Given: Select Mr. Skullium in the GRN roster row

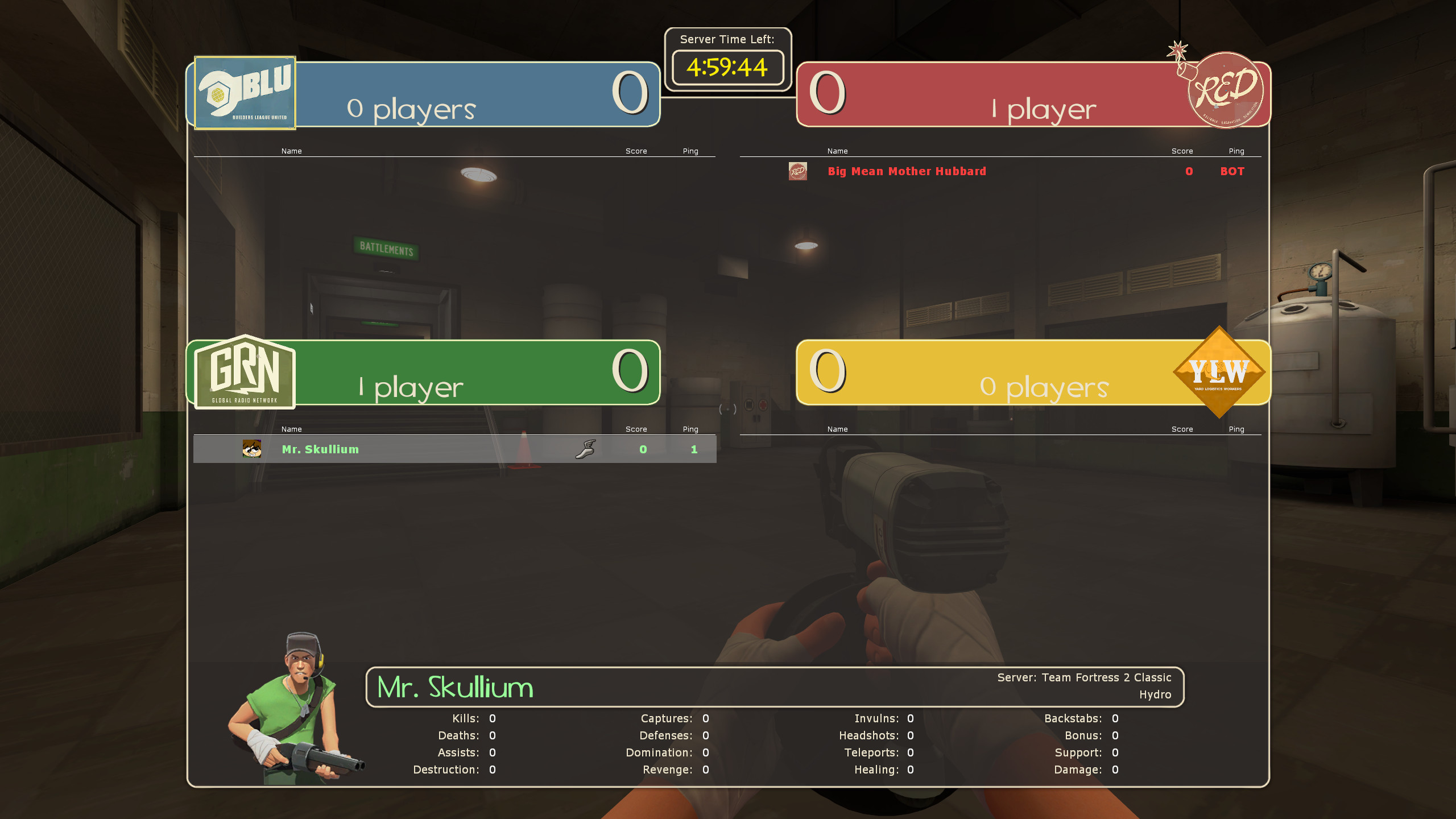Looking at the screenshot, I should point(320,449).
